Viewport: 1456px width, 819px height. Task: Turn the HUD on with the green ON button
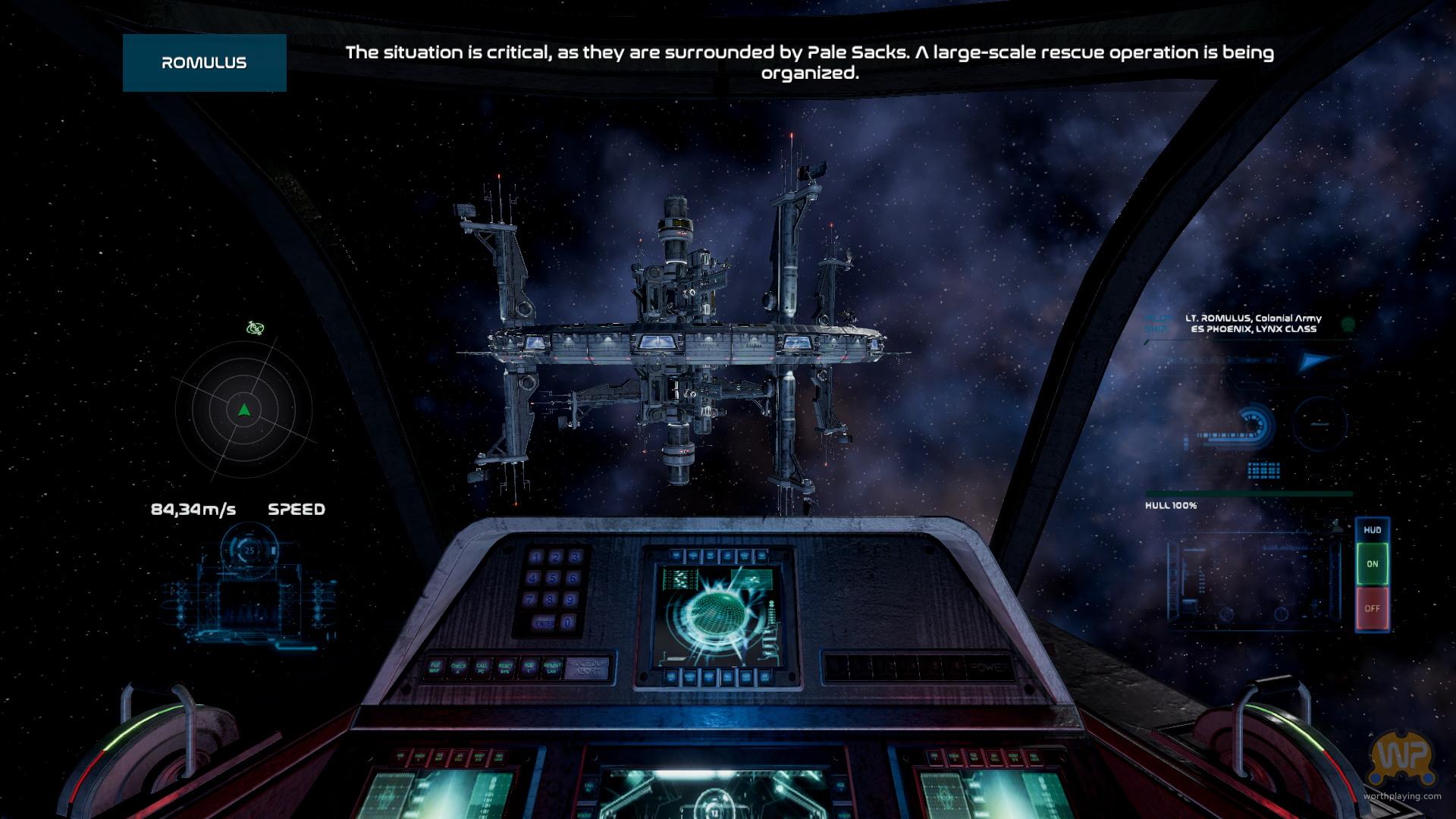click(1372, 564)
